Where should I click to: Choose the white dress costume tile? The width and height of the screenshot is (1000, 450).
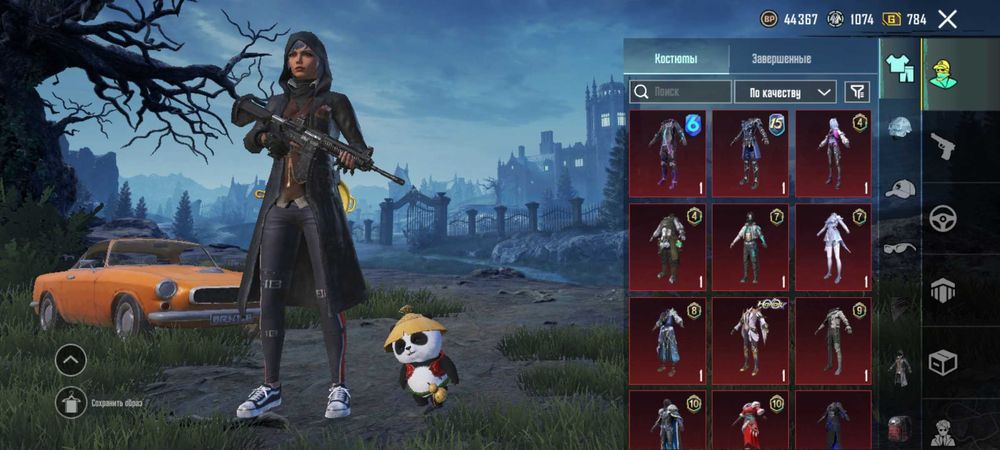tap(833, 247)
